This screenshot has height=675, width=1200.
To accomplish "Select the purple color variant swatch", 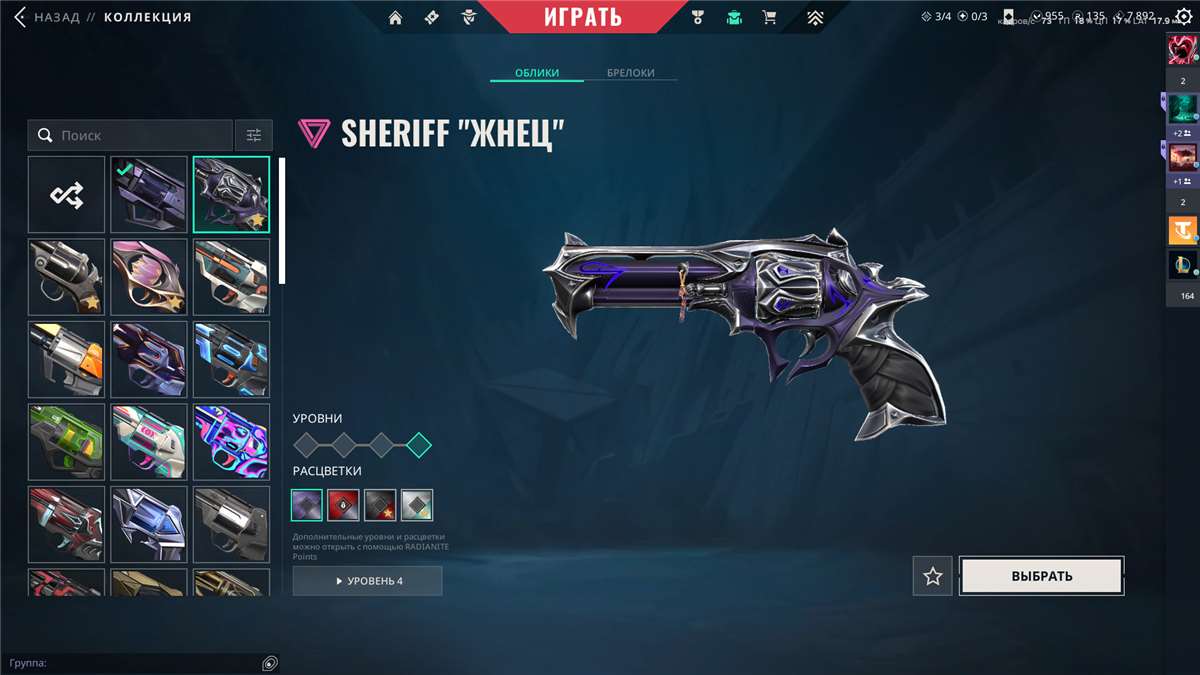I will pos(307,505).
